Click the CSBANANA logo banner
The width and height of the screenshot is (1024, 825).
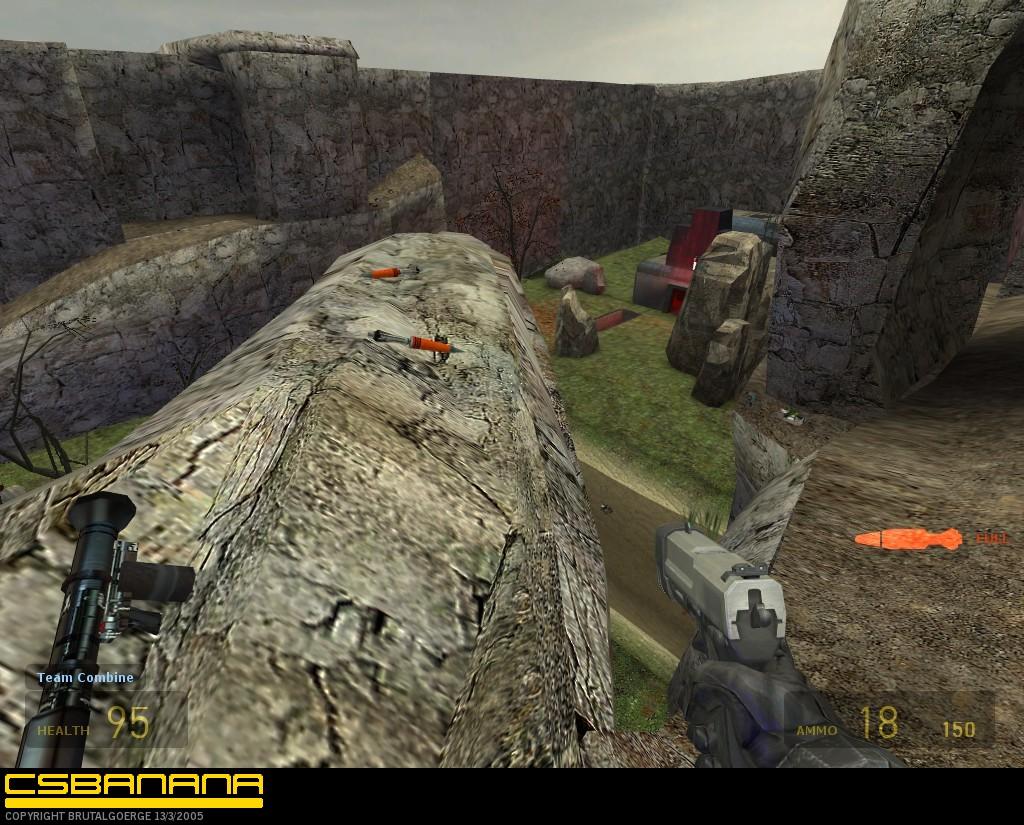coord(133,785)
